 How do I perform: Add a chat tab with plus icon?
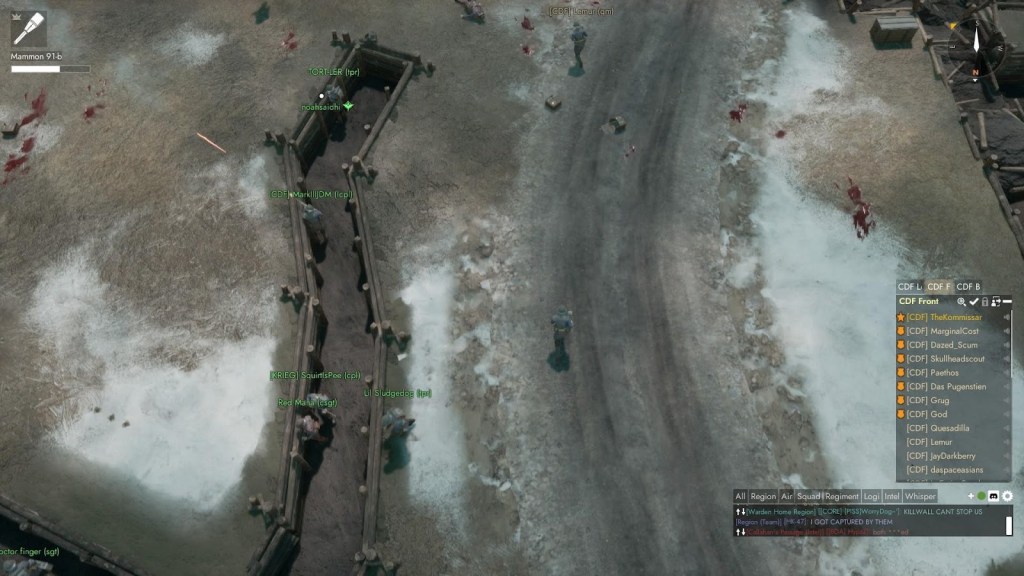click(x=971, y=496)
